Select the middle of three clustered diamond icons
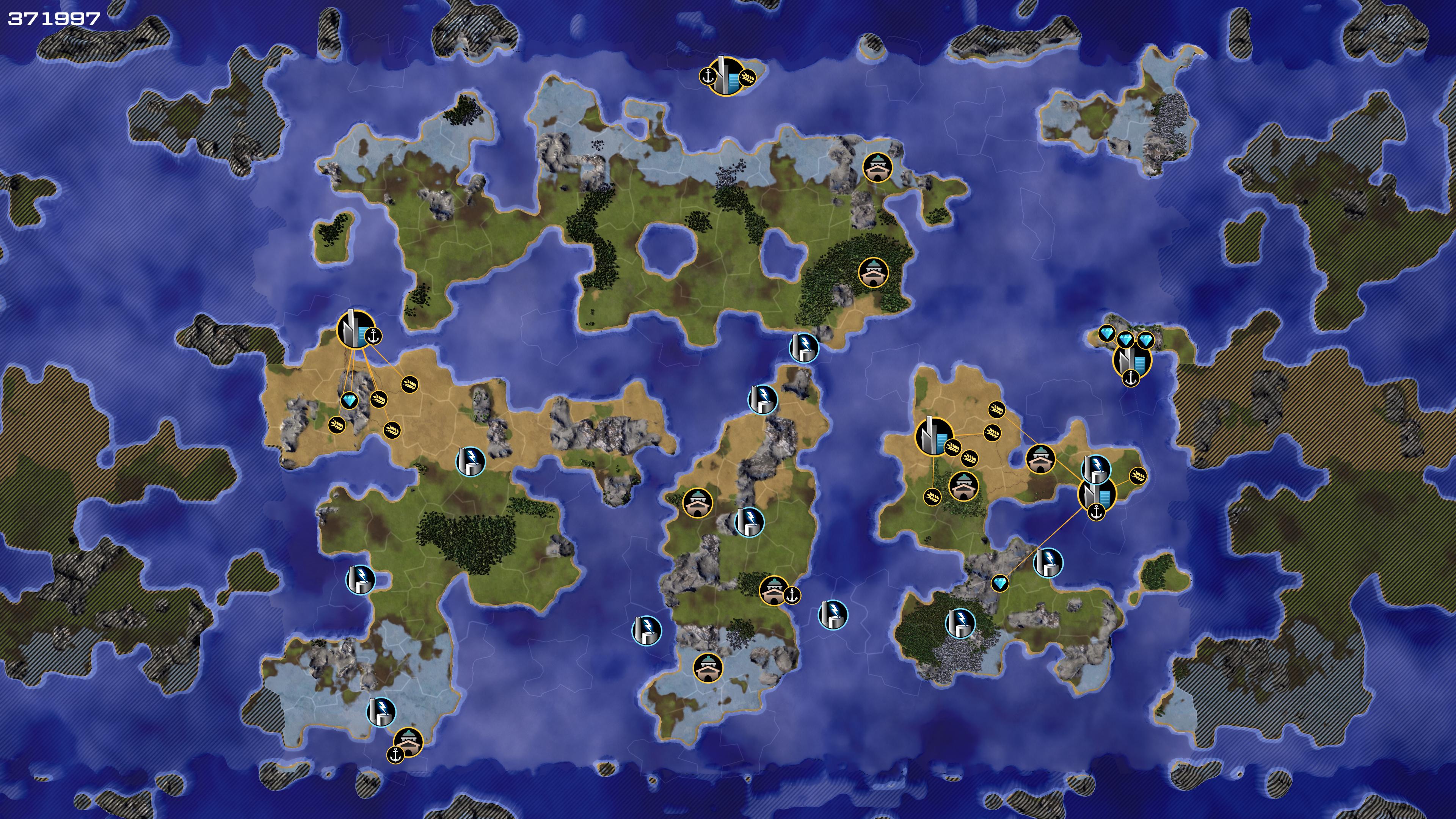 [x=1125, y=340]
